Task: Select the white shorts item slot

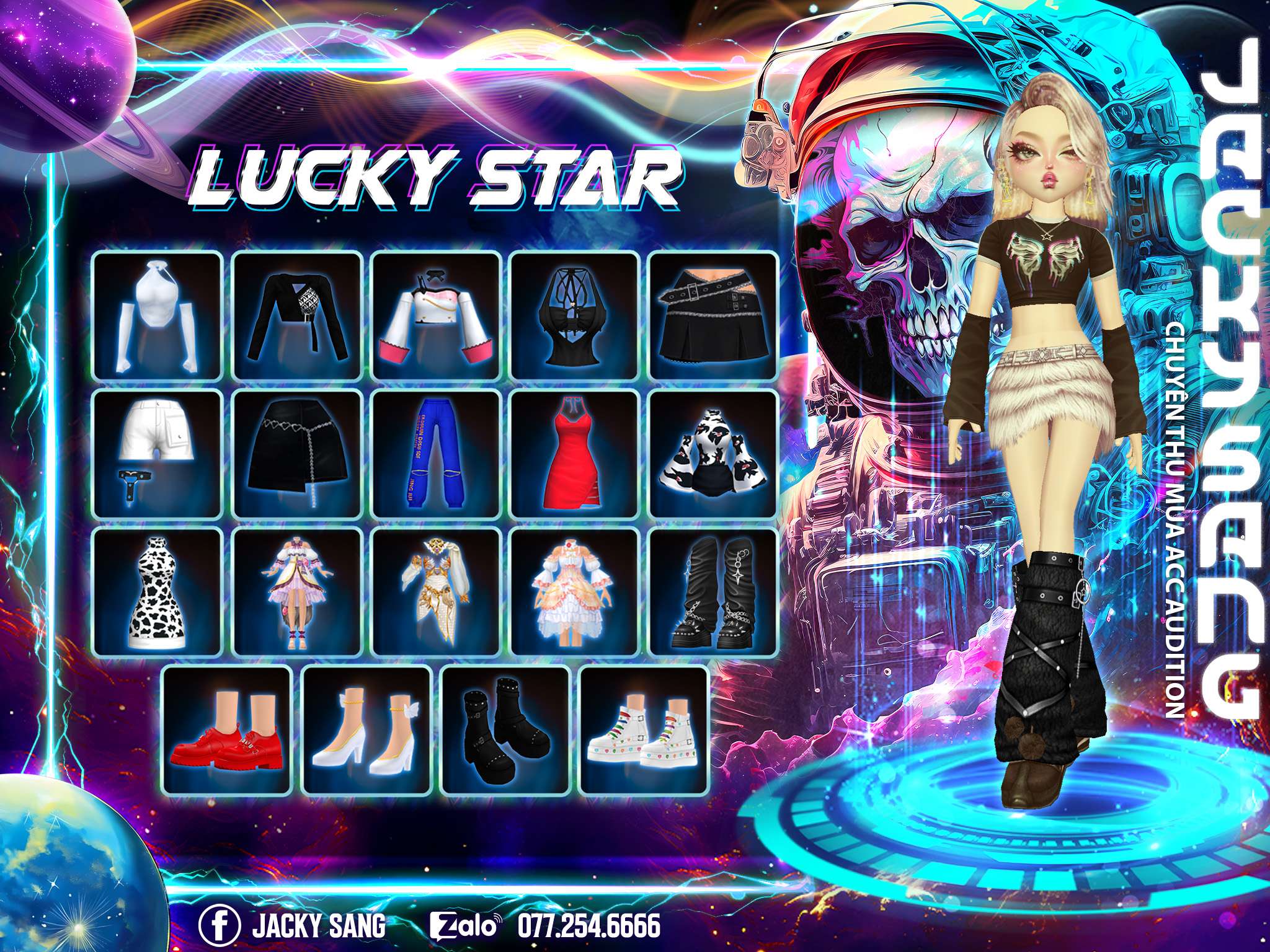Action: tap(158, 454)
